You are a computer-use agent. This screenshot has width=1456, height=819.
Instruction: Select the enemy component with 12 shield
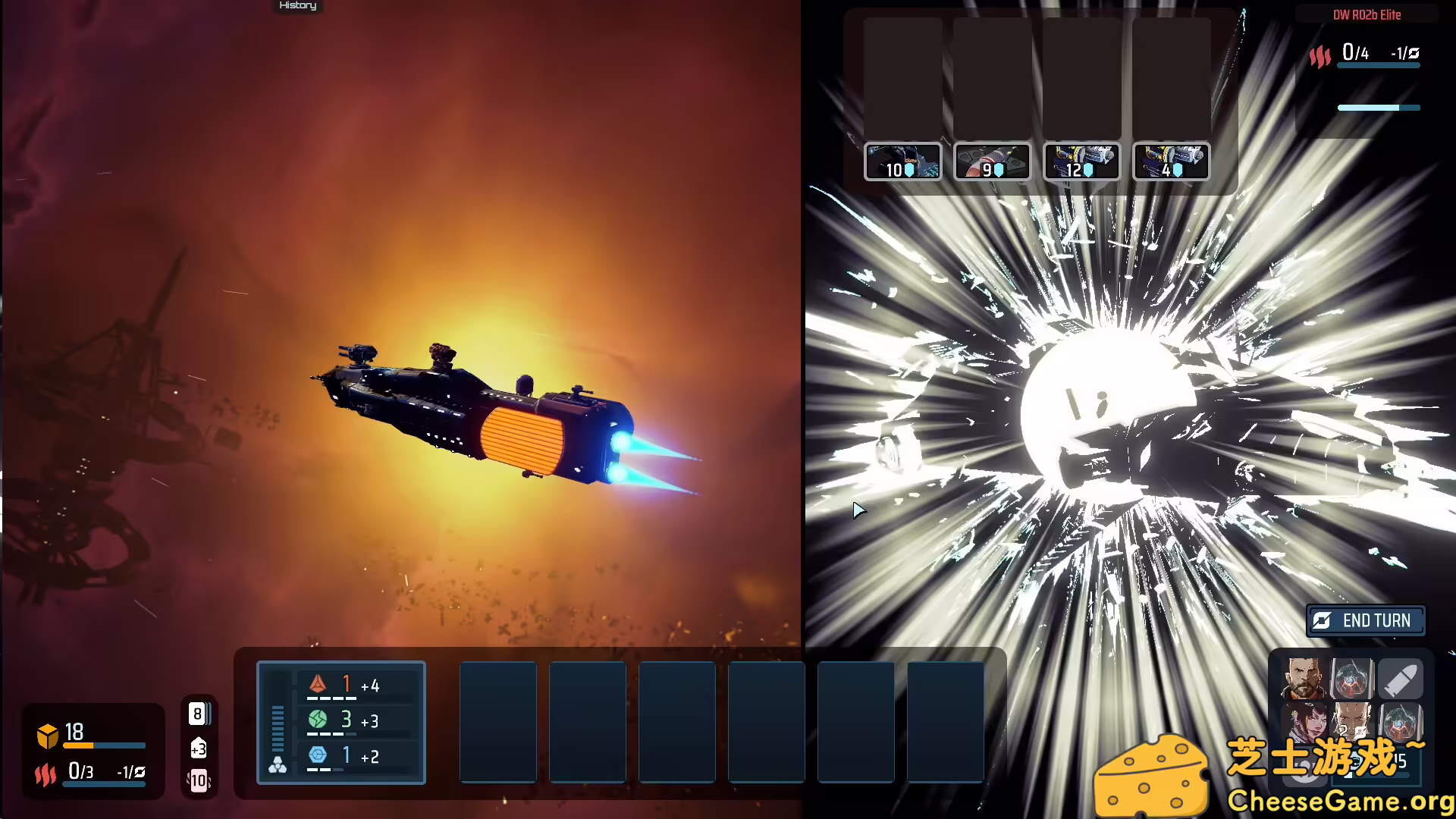click(x=1082, y=161)
